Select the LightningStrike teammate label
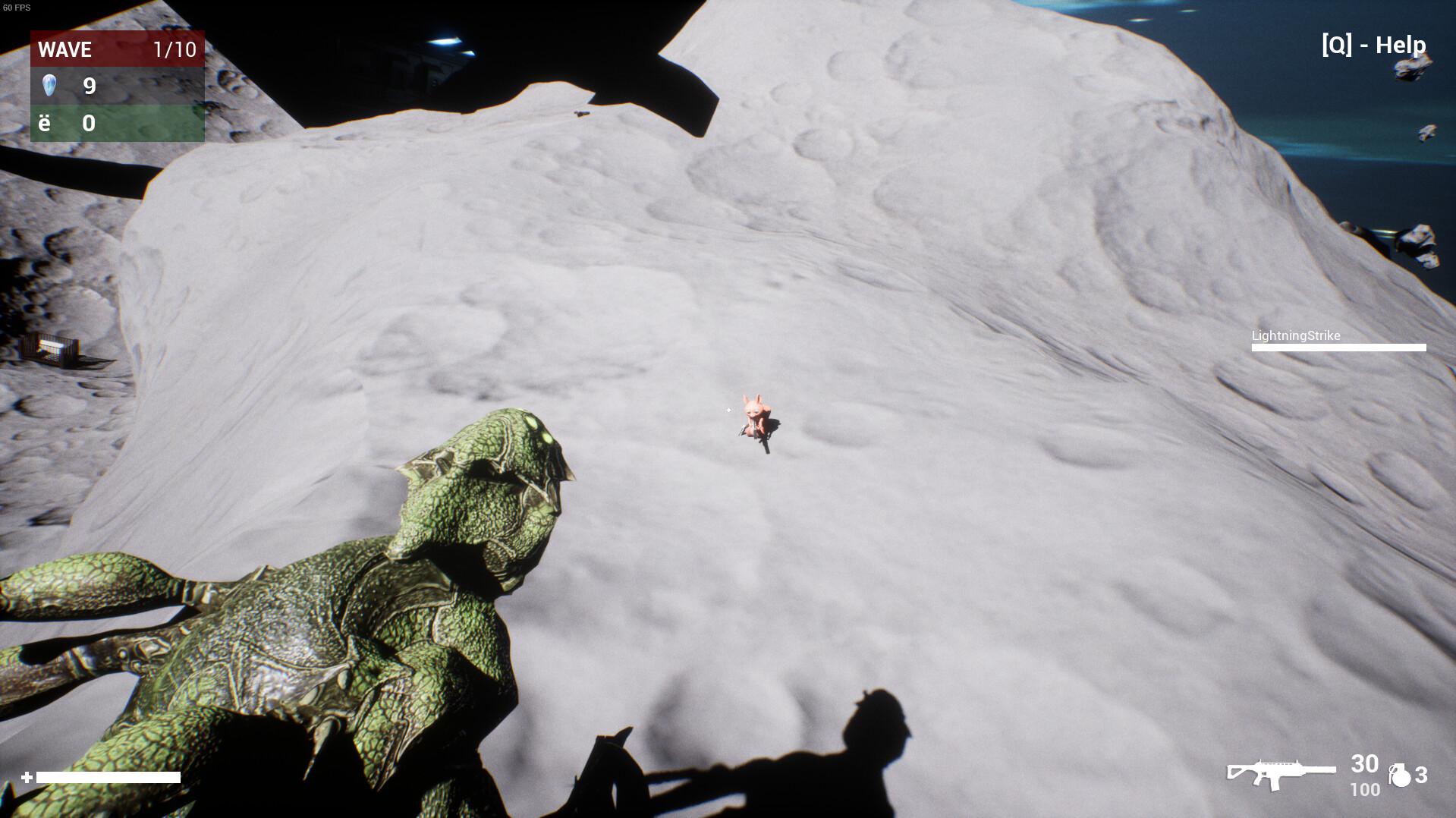This screenshot has width=1456, height=818. click(1295, 335)
